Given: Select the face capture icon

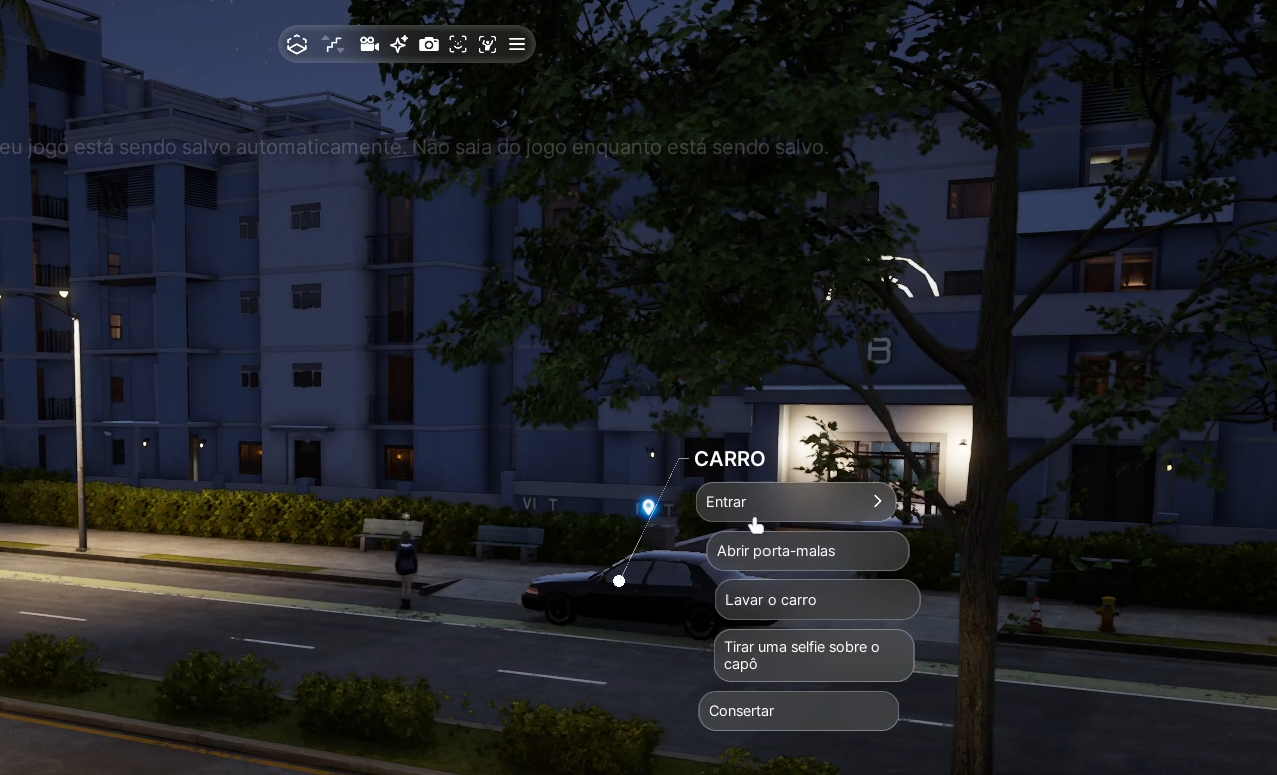Looking at the screenshot, I should click(458, 44).
